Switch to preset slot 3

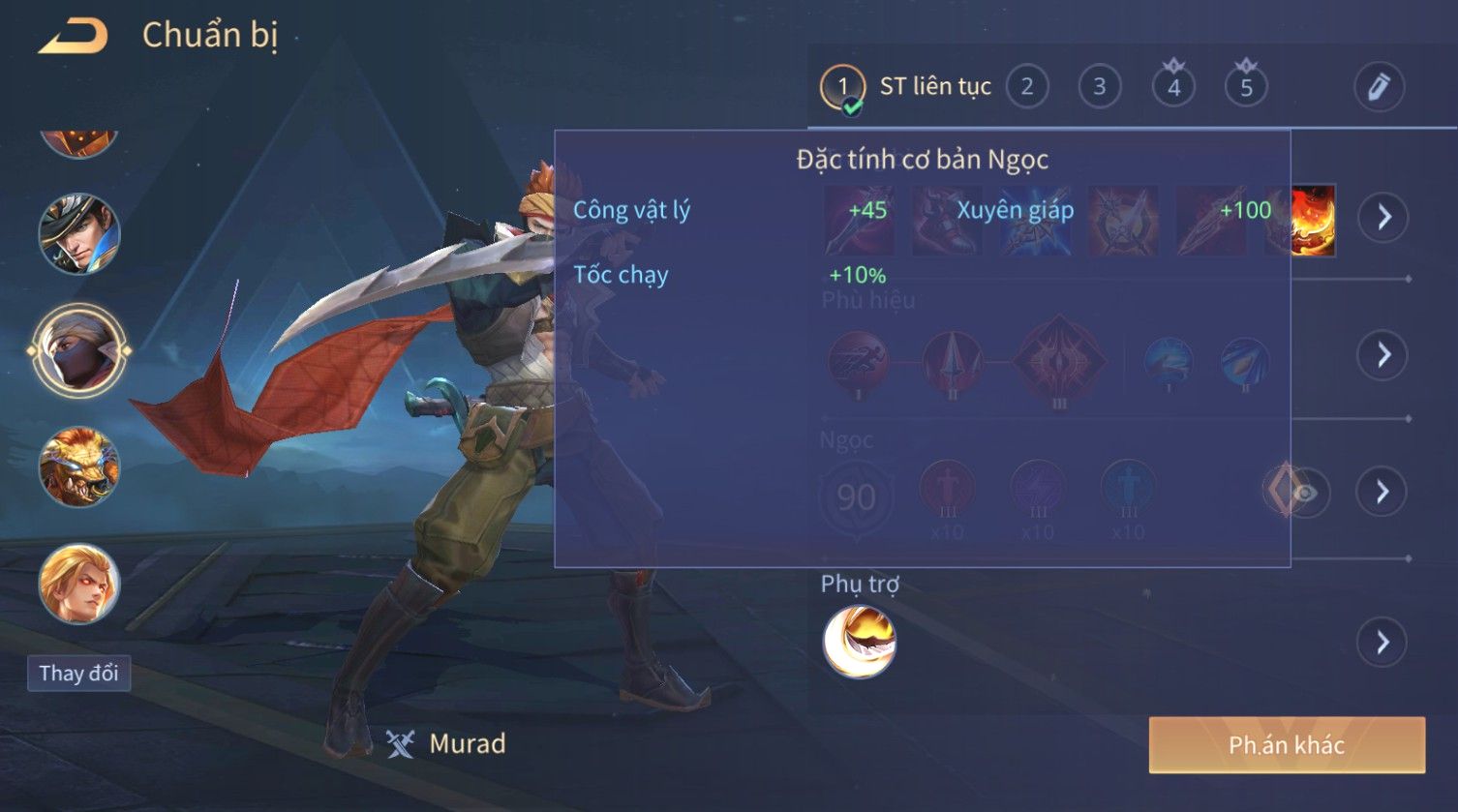(1099, 87)
